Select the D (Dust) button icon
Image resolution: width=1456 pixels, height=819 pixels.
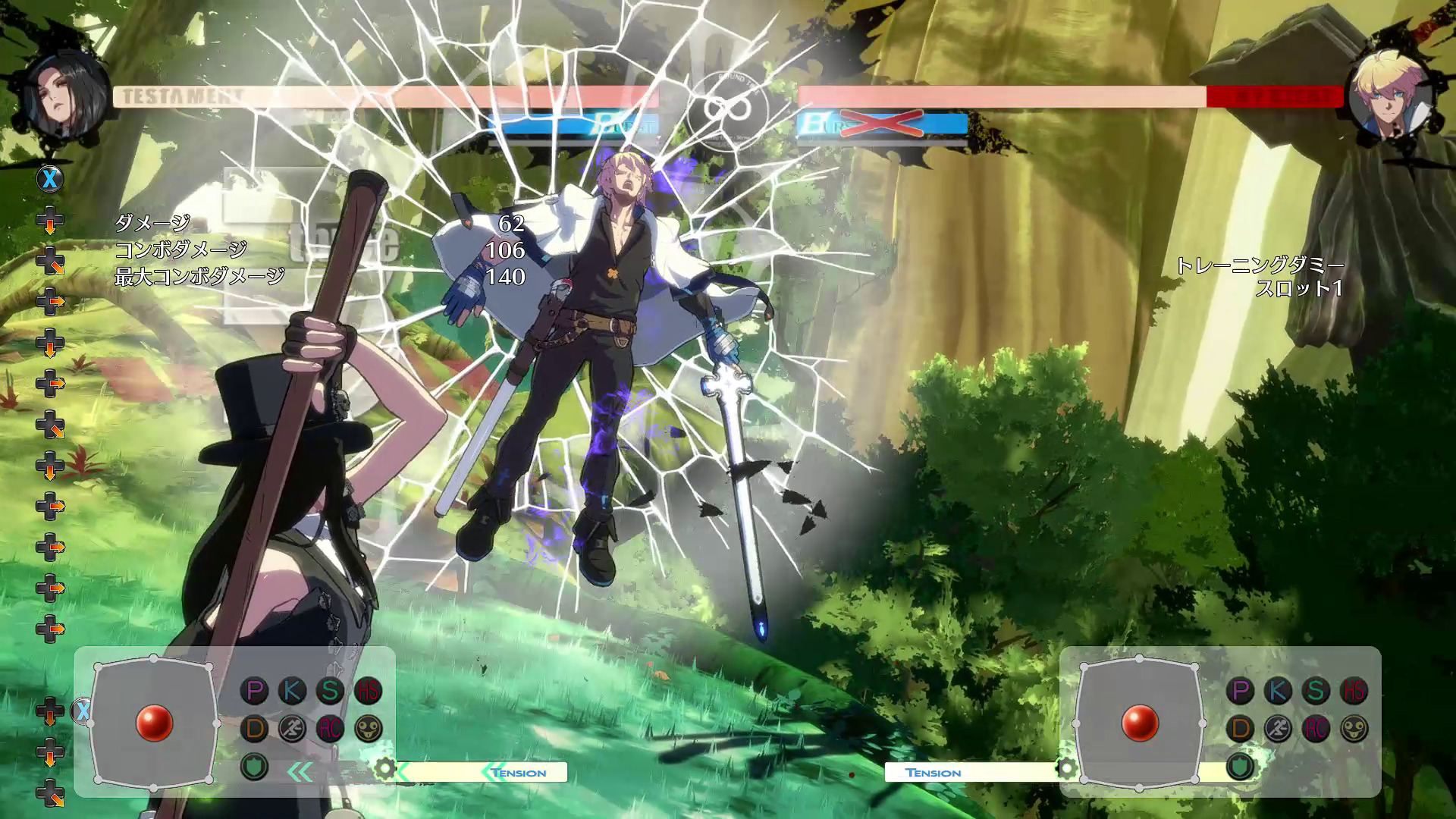click(x=256, y=728)
